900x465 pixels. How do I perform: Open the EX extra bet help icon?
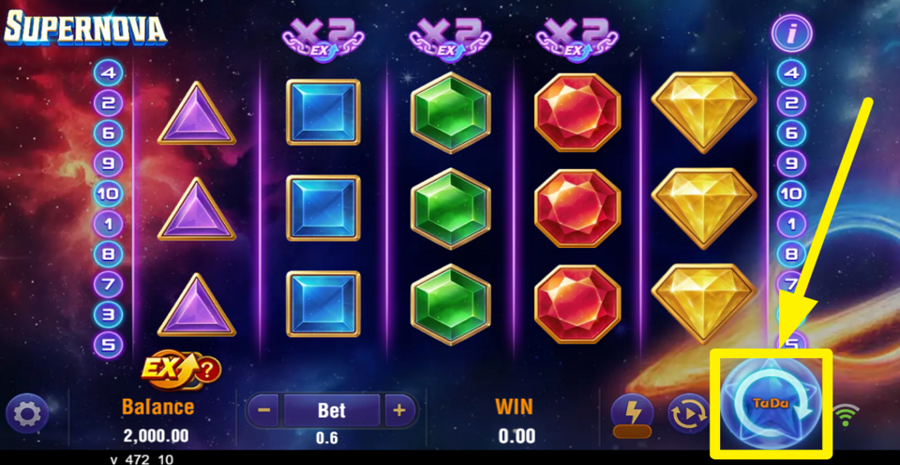[x=181, y=370]
